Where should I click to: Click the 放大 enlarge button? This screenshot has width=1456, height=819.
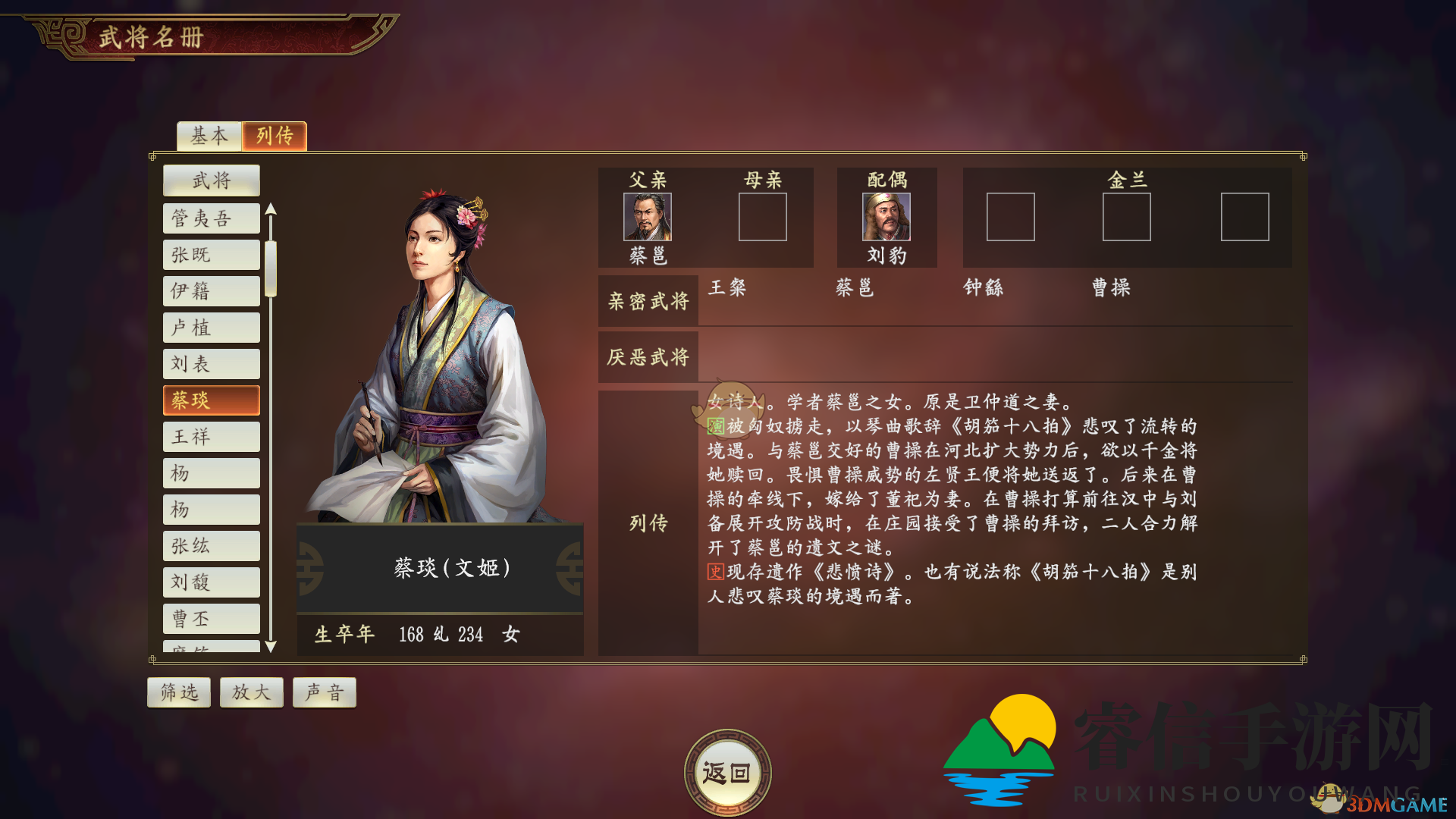pyautogui.click(x=252, y=692)
